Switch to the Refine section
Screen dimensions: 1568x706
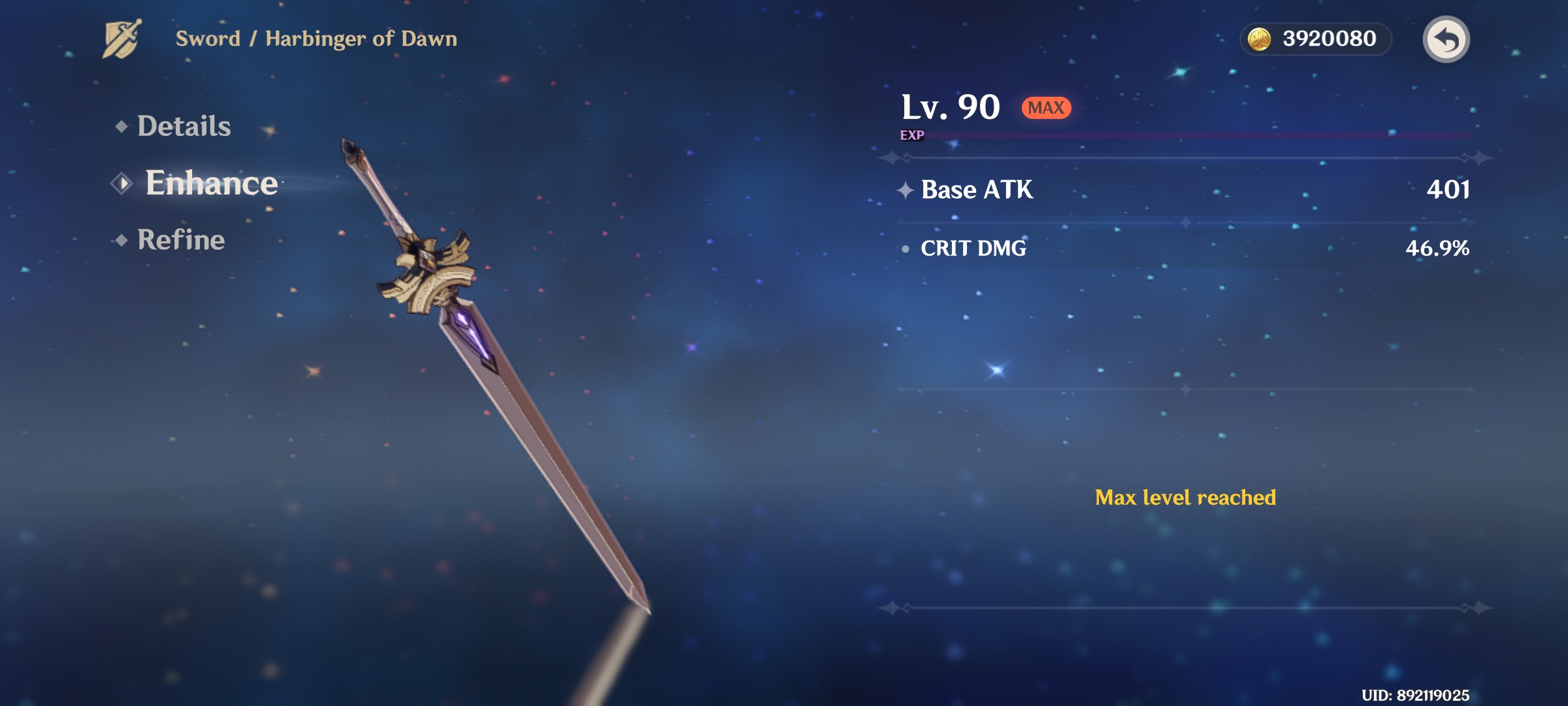pyautogui.click(x=180, y=241)
